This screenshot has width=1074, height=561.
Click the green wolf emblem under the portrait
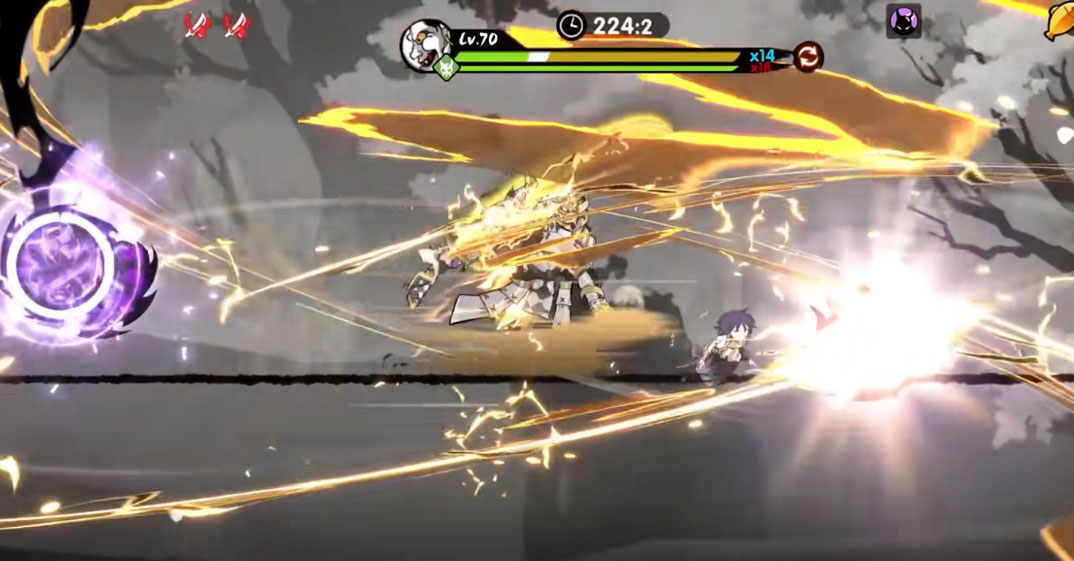click(x=445, y=69)
